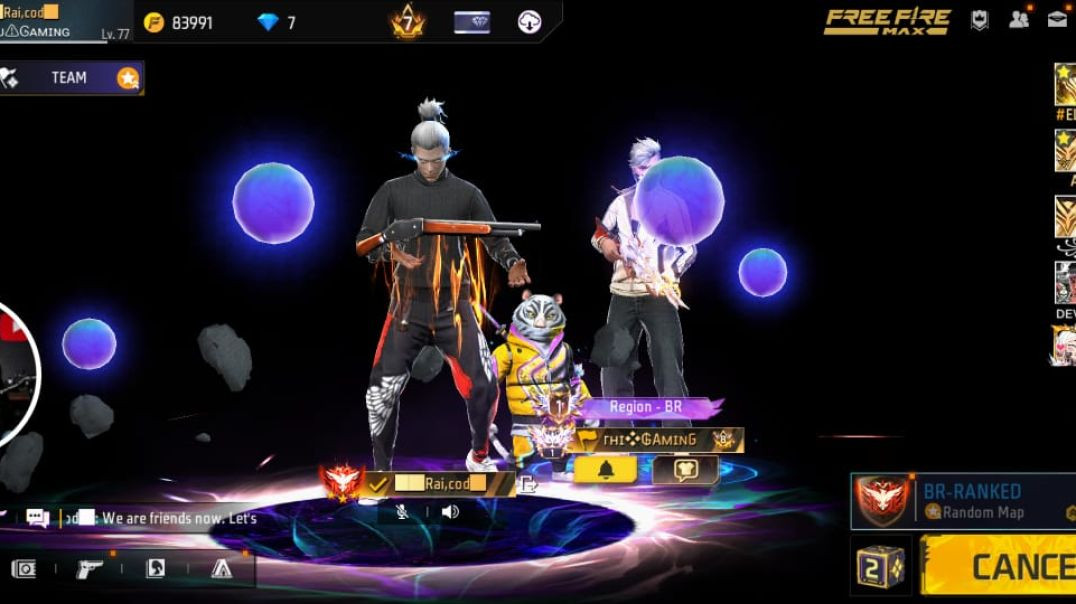This screenshot has width=1076, height=604.
Task: Open the chat message box
Action: [150, 518]
